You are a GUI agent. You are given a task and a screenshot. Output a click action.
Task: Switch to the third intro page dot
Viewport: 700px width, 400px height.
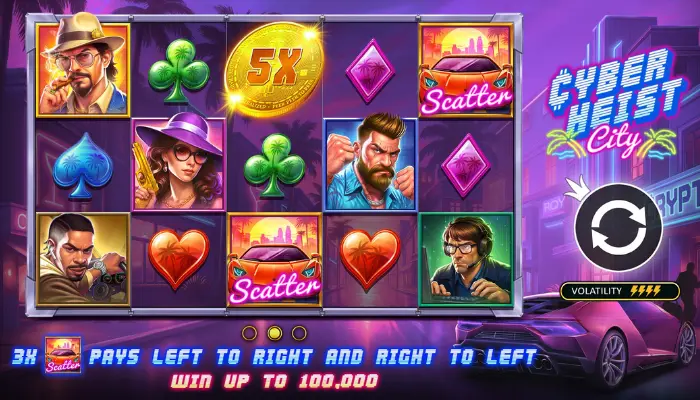(x=299, y=332)
